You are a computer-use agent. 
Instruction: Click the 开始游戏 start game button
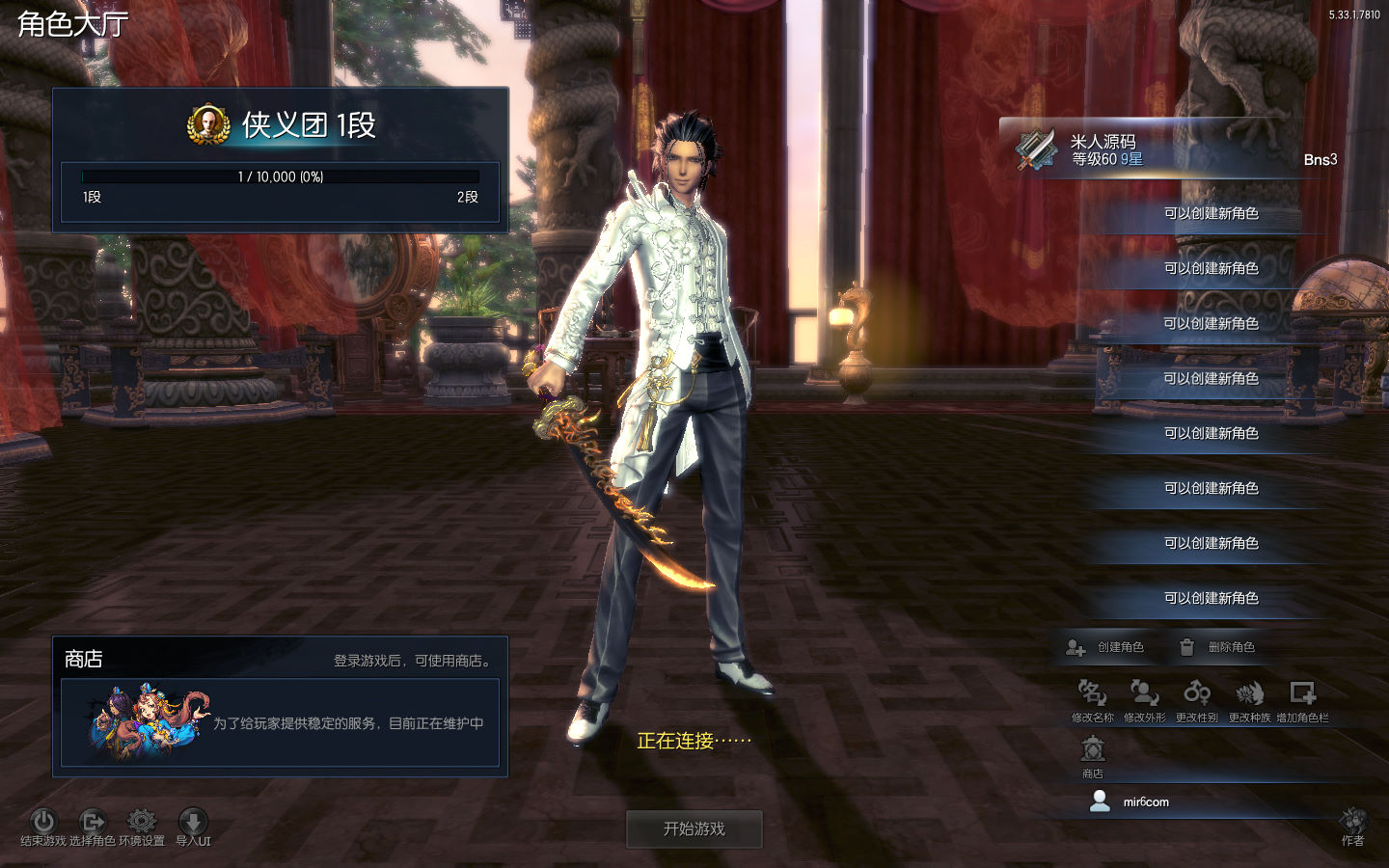click(x=694, y=828)
